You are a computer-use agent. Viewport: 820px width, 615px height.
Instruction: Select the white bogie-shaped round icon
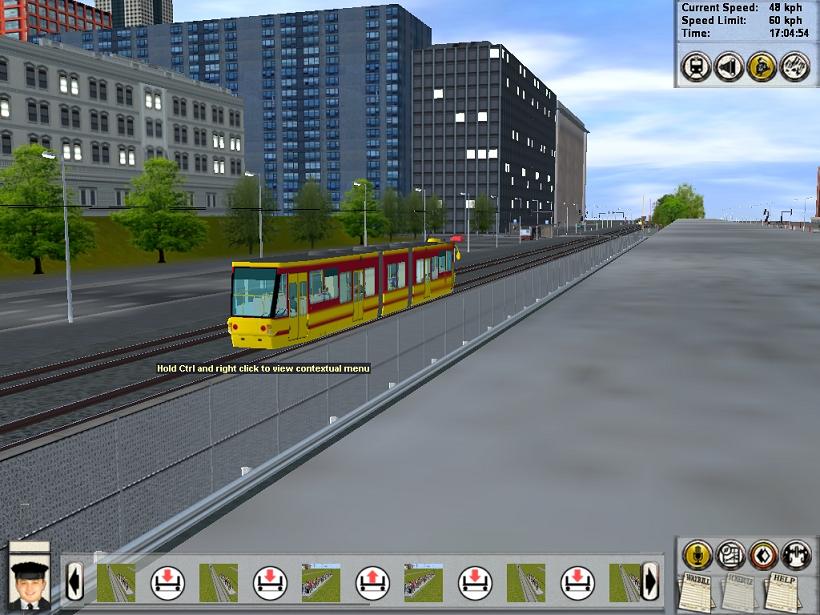pos(796,554)
